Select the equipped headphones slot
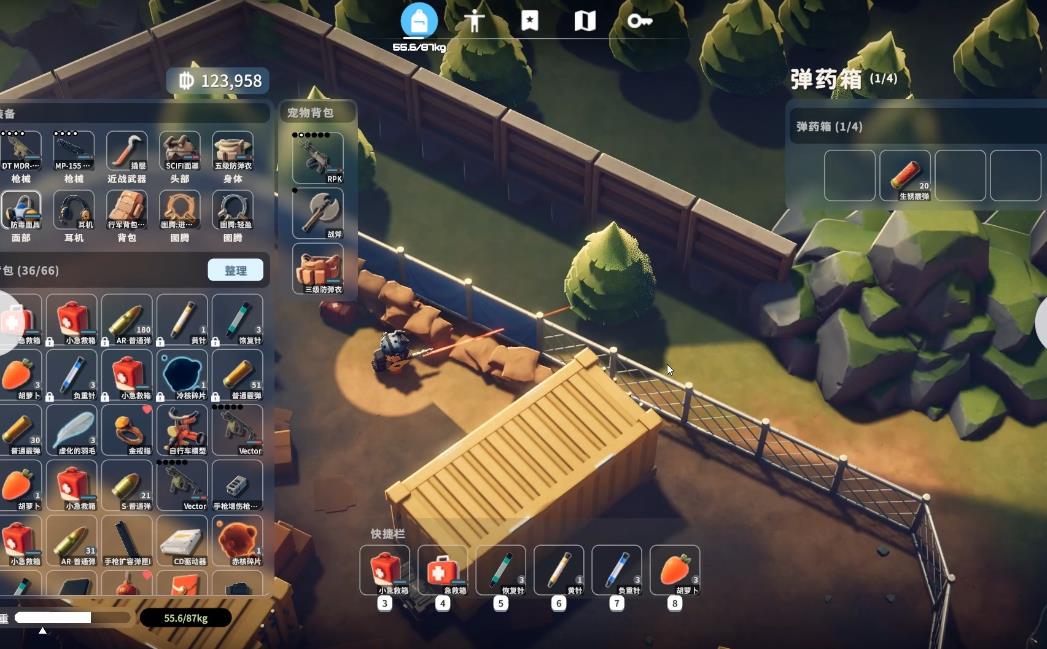Image resolution: width=1047 pixels, height=649 pixels. coord(74,210)
